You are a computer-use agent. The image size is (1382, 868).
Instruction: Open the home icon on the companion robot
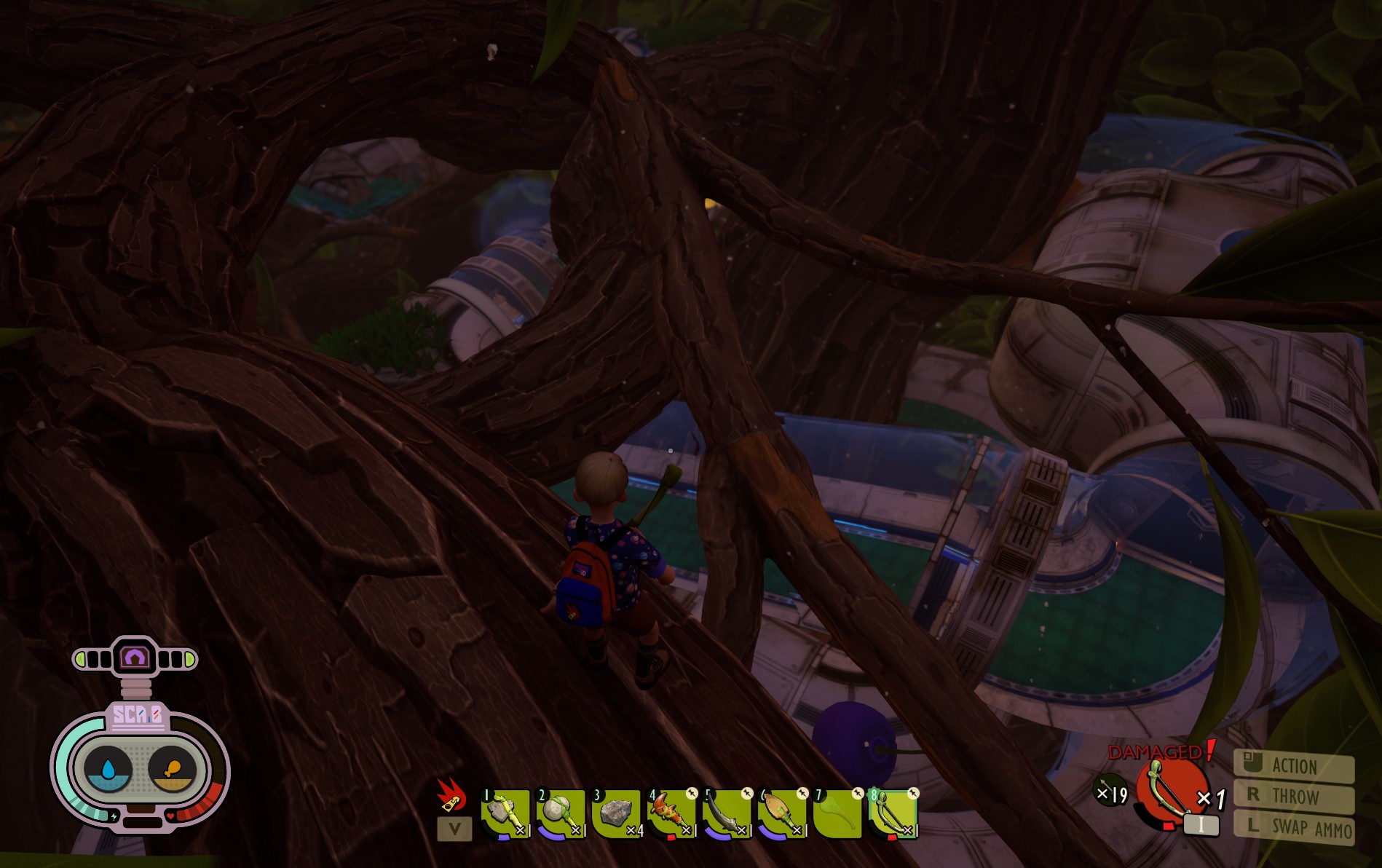pos(135,656)
